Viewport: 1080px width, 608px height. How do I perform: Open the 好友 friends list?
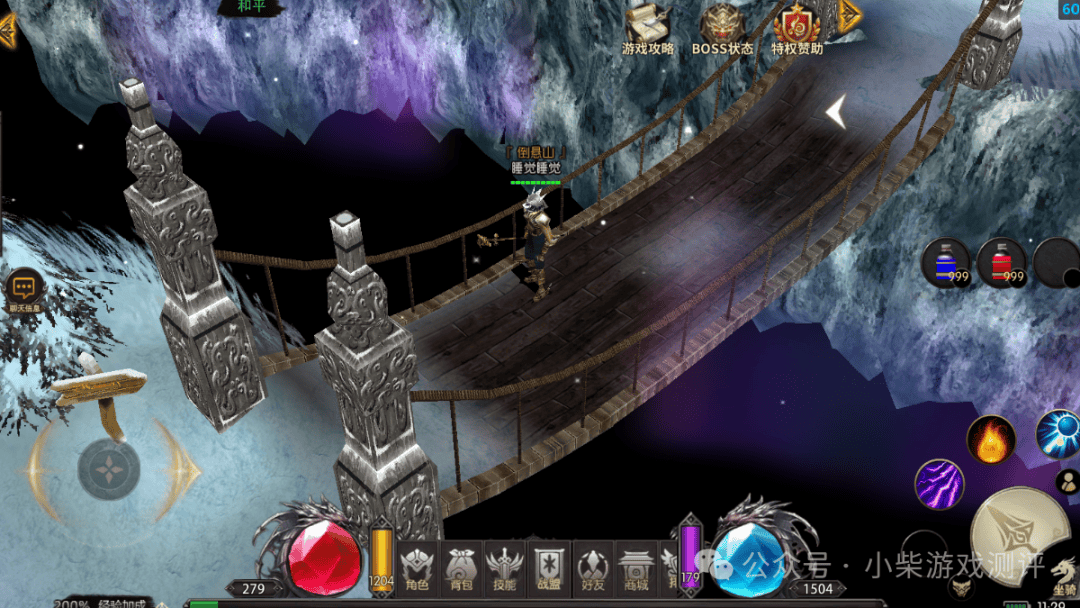[x=593, y=569]
